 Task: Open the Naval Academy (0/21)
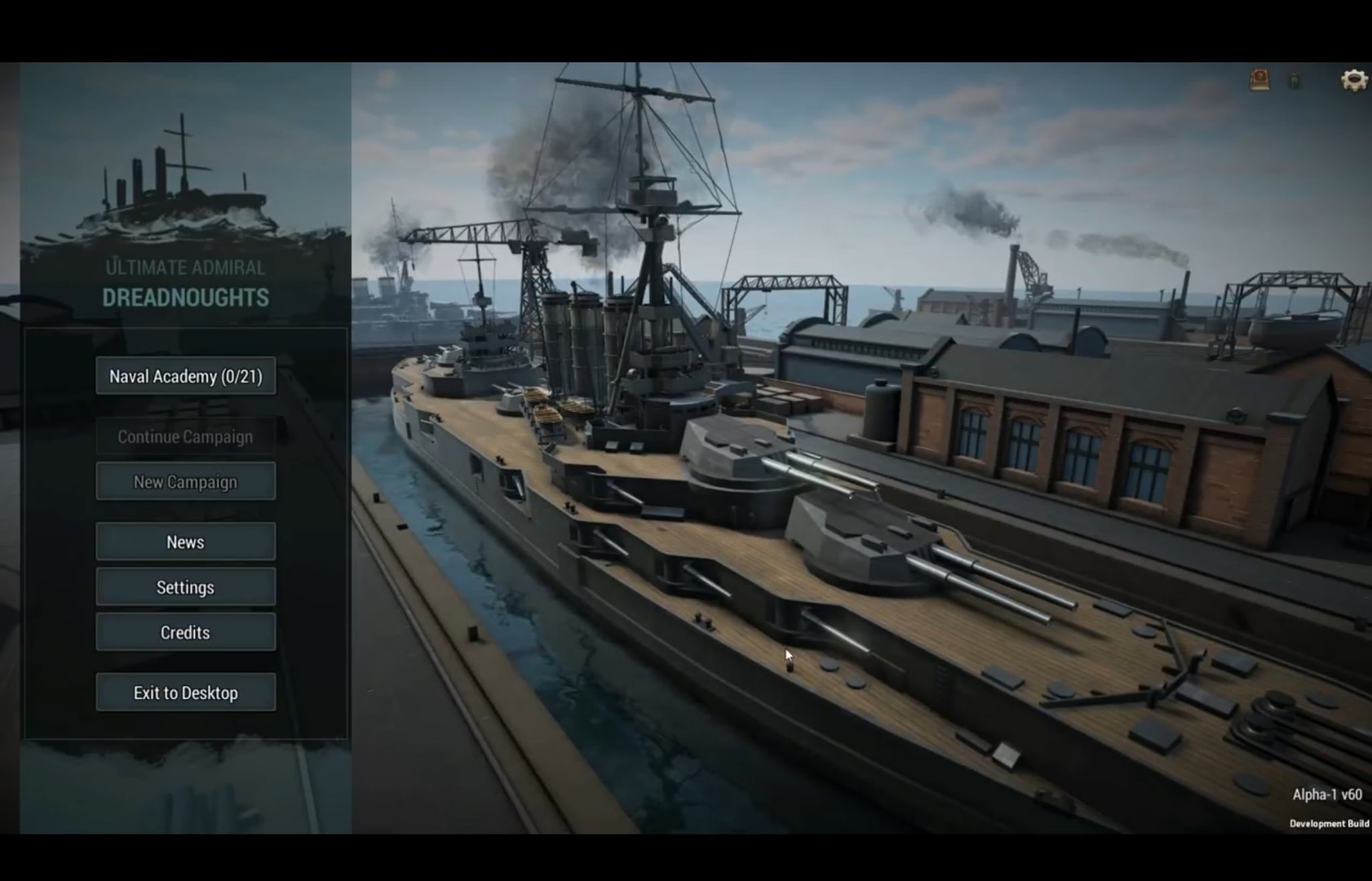[x=185, y=376]
